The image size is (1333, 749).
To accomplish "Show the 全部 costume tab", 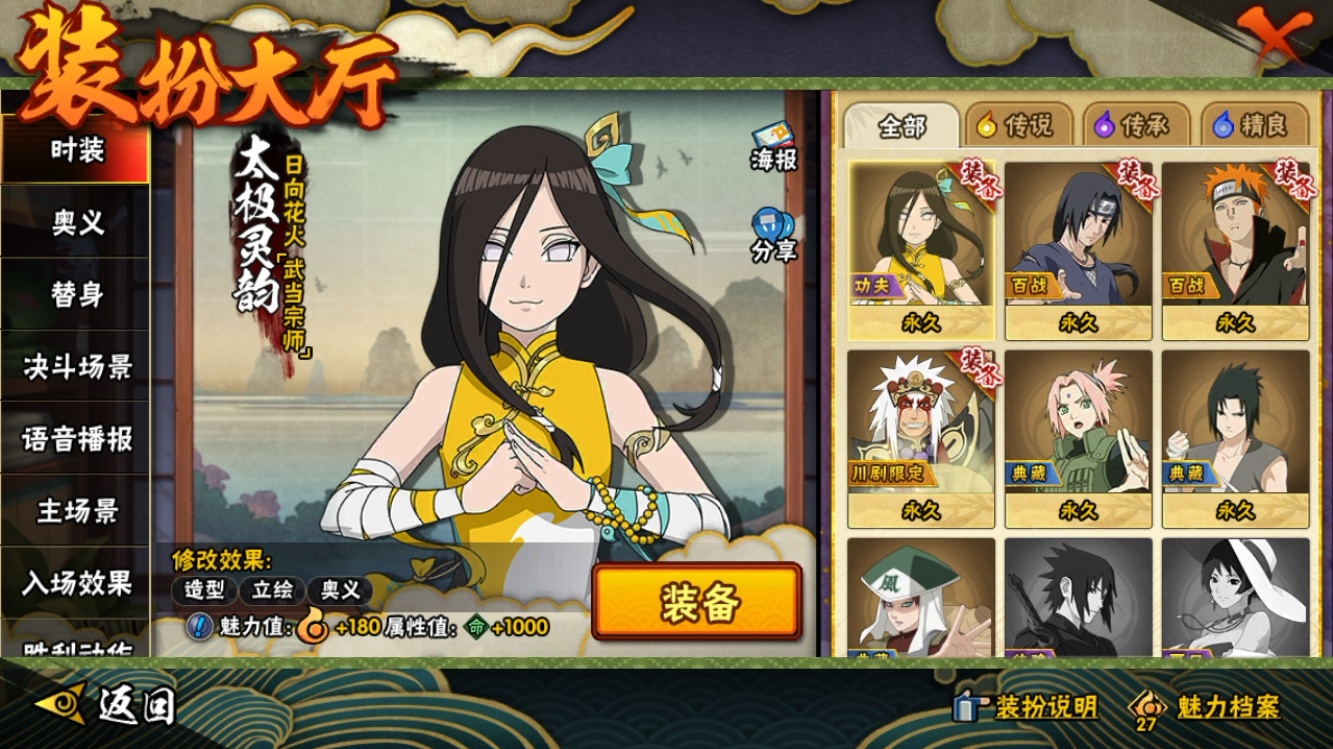I will (902, 126).
